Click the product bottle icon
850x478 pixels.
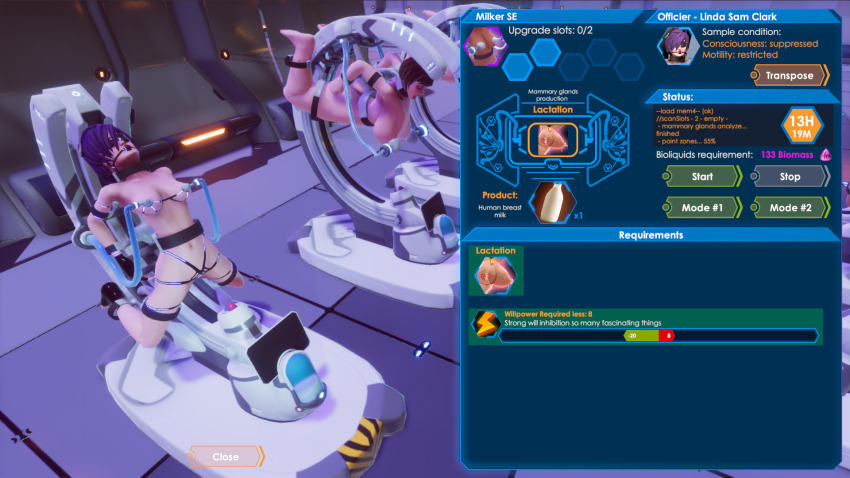pos(545,203)
